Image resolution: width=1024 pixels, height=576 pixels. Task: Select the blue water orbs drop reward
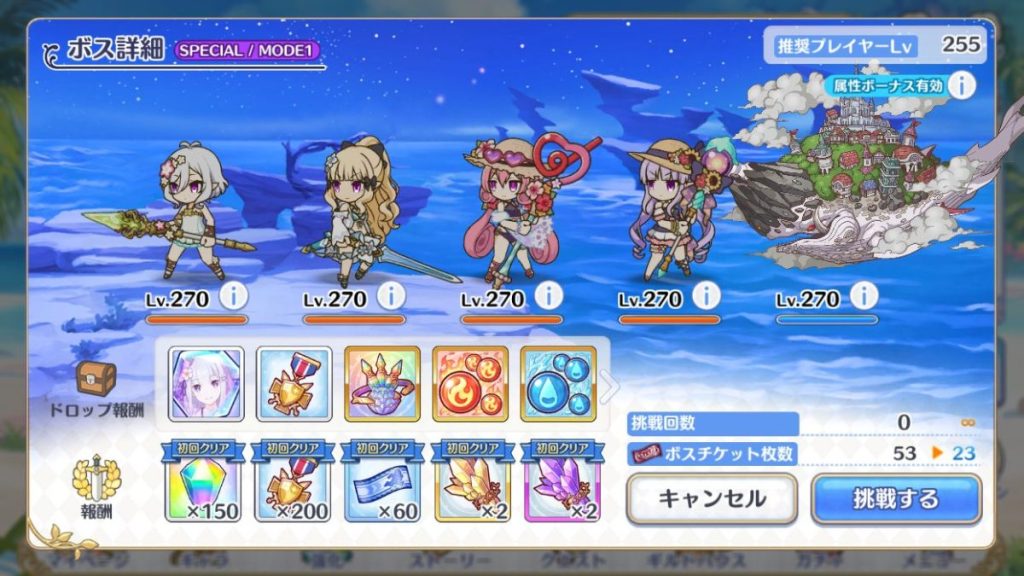[558, 384]
